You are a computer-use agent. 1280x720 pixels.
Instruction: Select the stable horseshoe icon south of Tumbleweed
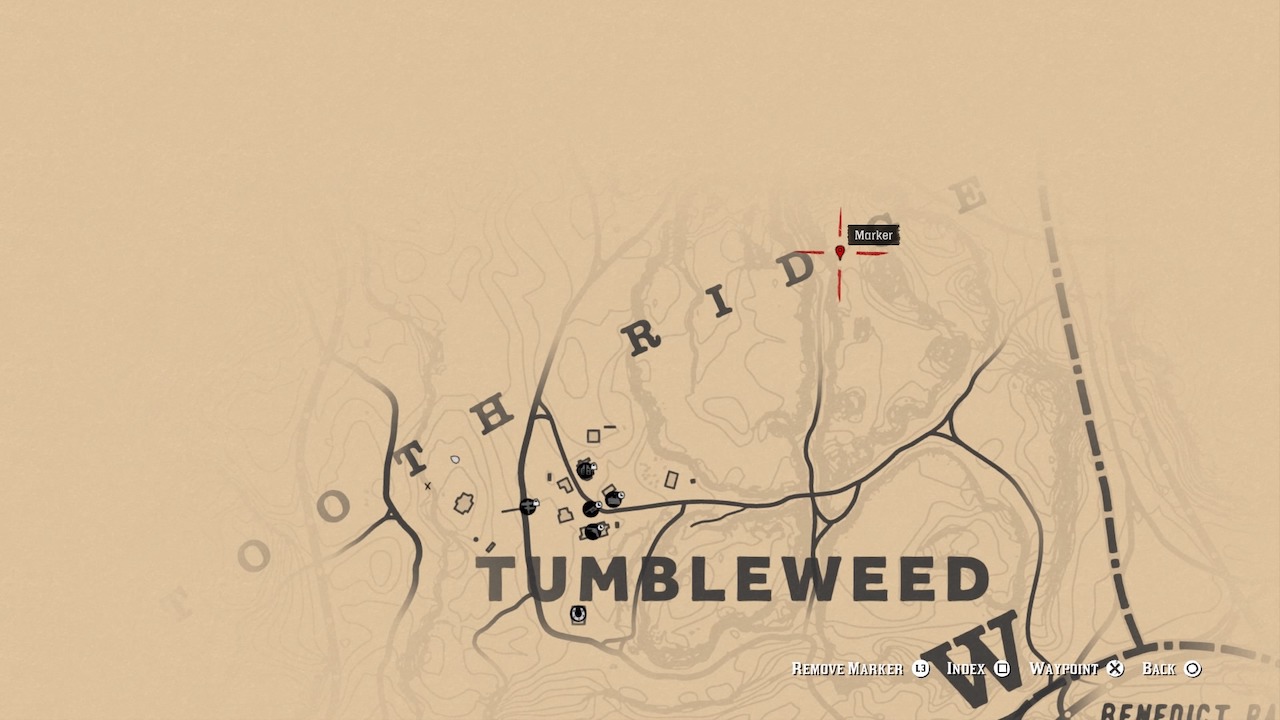577,613
